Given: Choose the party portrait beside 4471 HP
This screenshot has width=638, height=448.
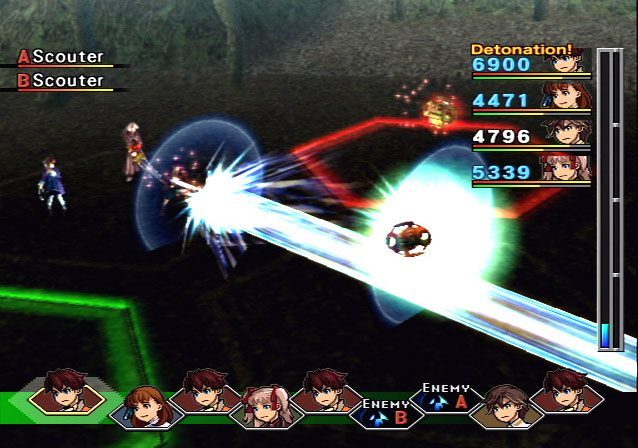Looking at the screenshot, I should coord(567,96).
